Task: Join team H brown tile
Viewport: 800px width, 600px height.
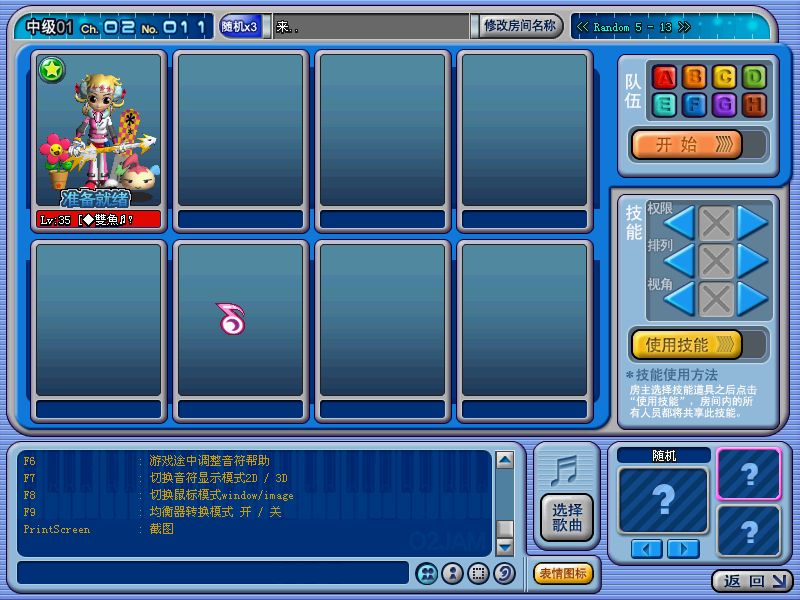Action: [x=754, y=106]
